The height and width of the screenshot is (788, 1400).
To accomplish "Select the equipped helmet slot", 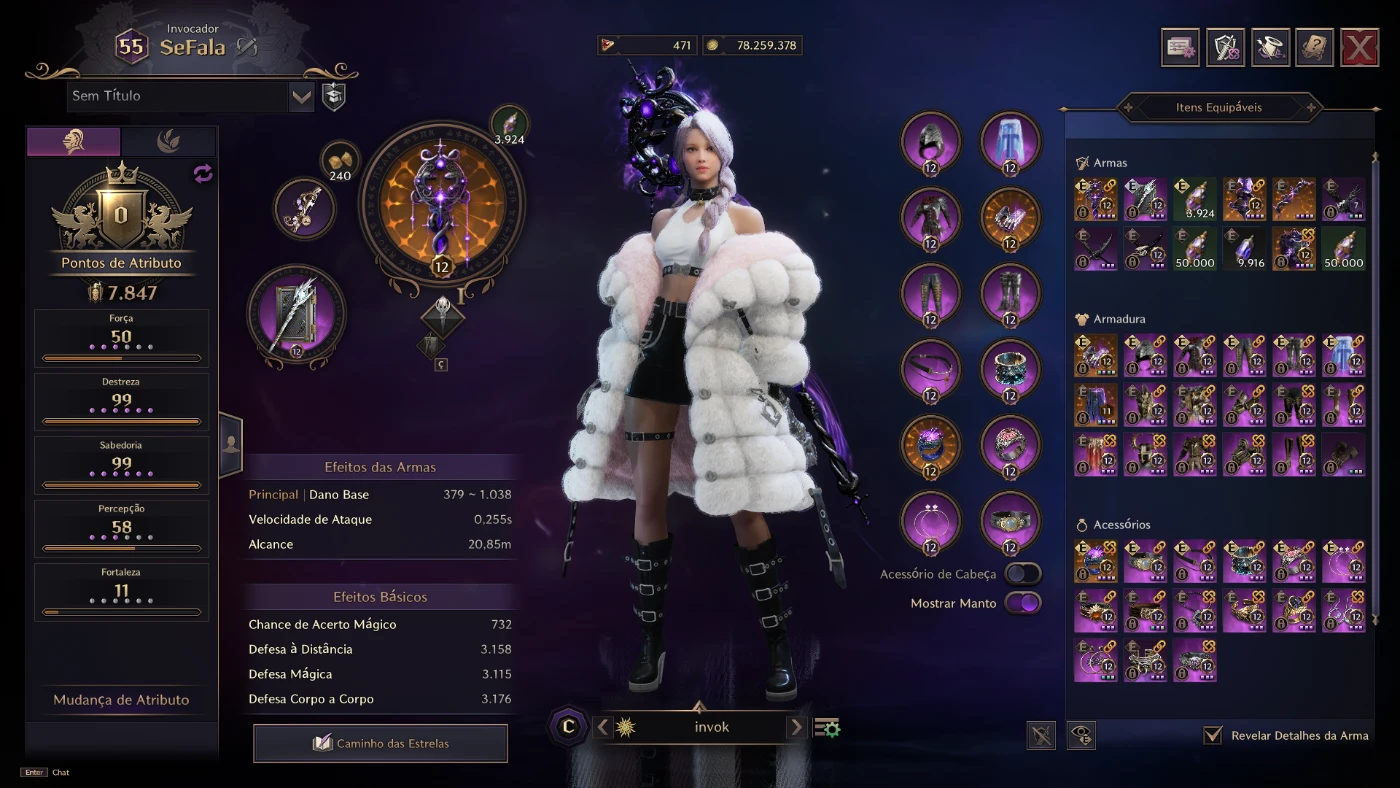I will click(931, 142).
